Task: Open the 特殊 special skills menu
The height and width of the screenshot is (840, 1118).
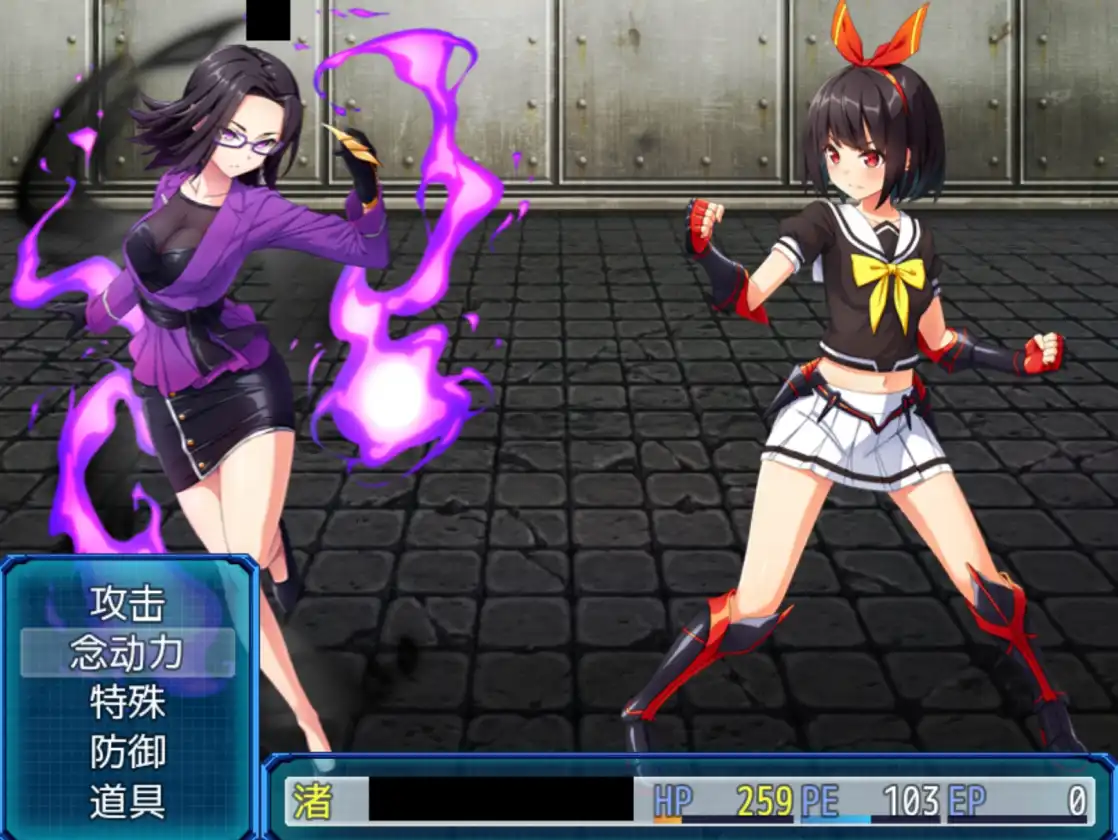Action: pyautogui.click(x=127, y=702)
